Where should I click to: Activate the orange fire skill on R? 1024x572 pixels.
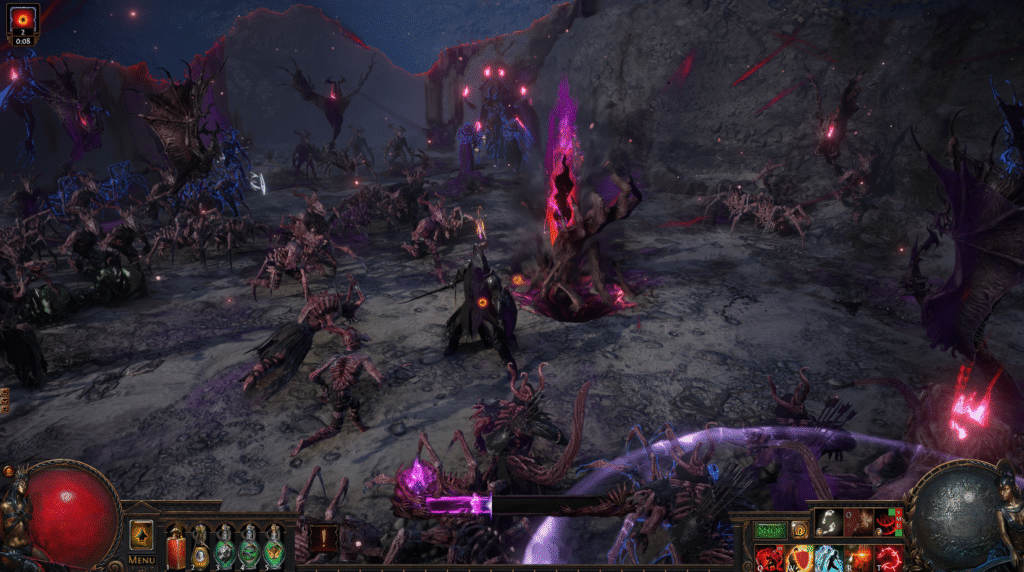pos(859,558)
